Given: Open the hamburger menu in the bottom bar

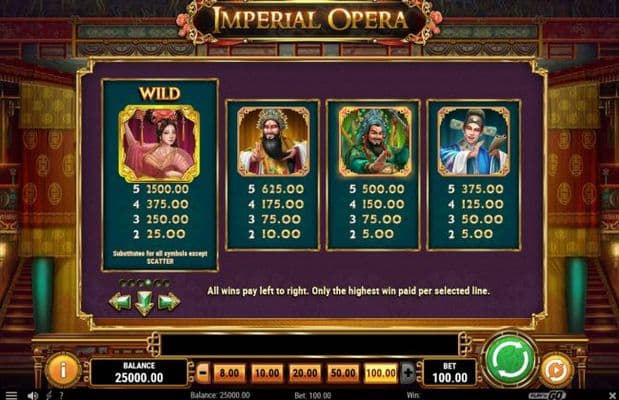Looking at the screenshot, I should 10,395.
